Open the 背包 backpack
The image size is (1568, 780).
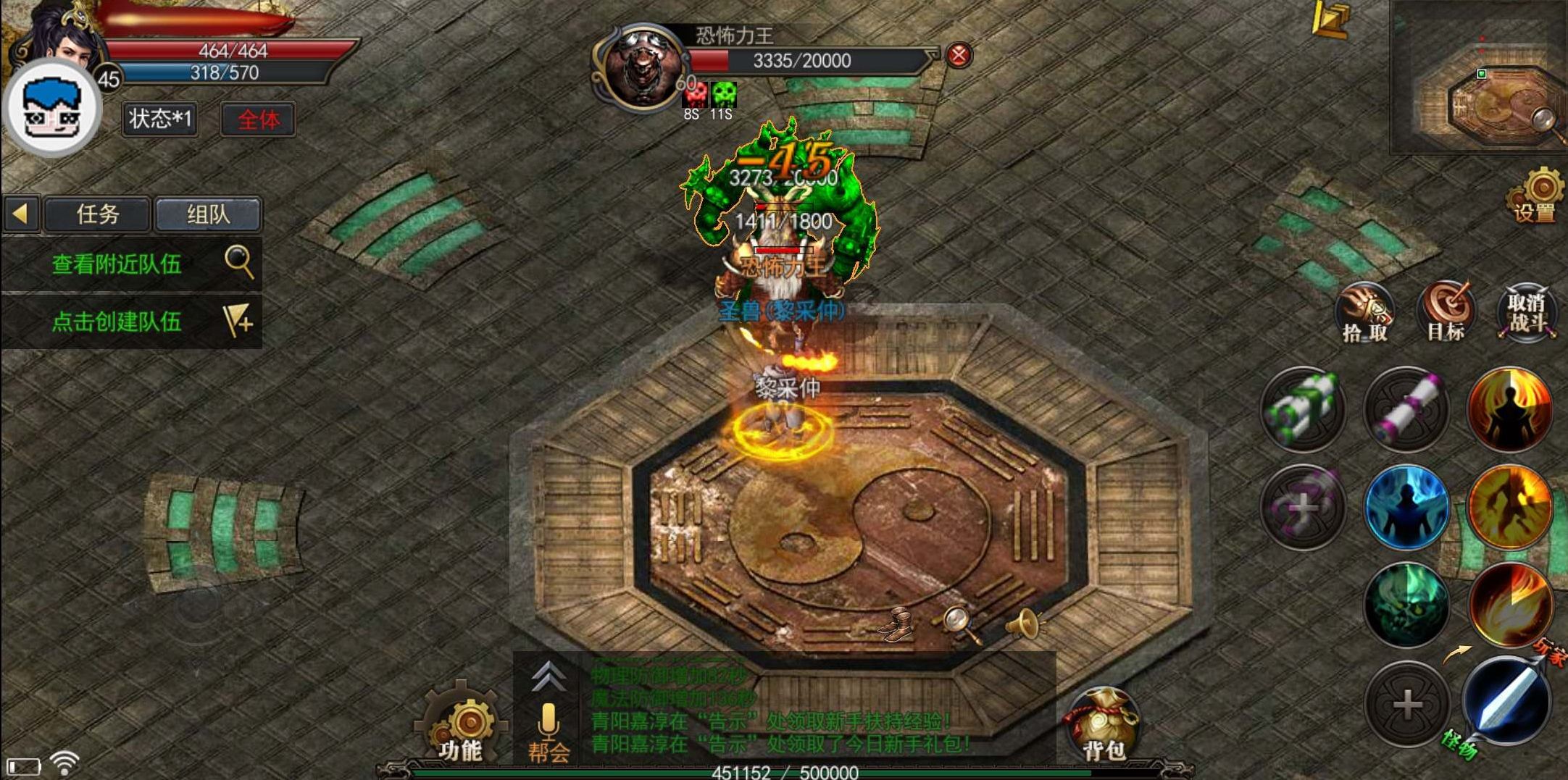pyautogui.click(x=1101, y=726)
